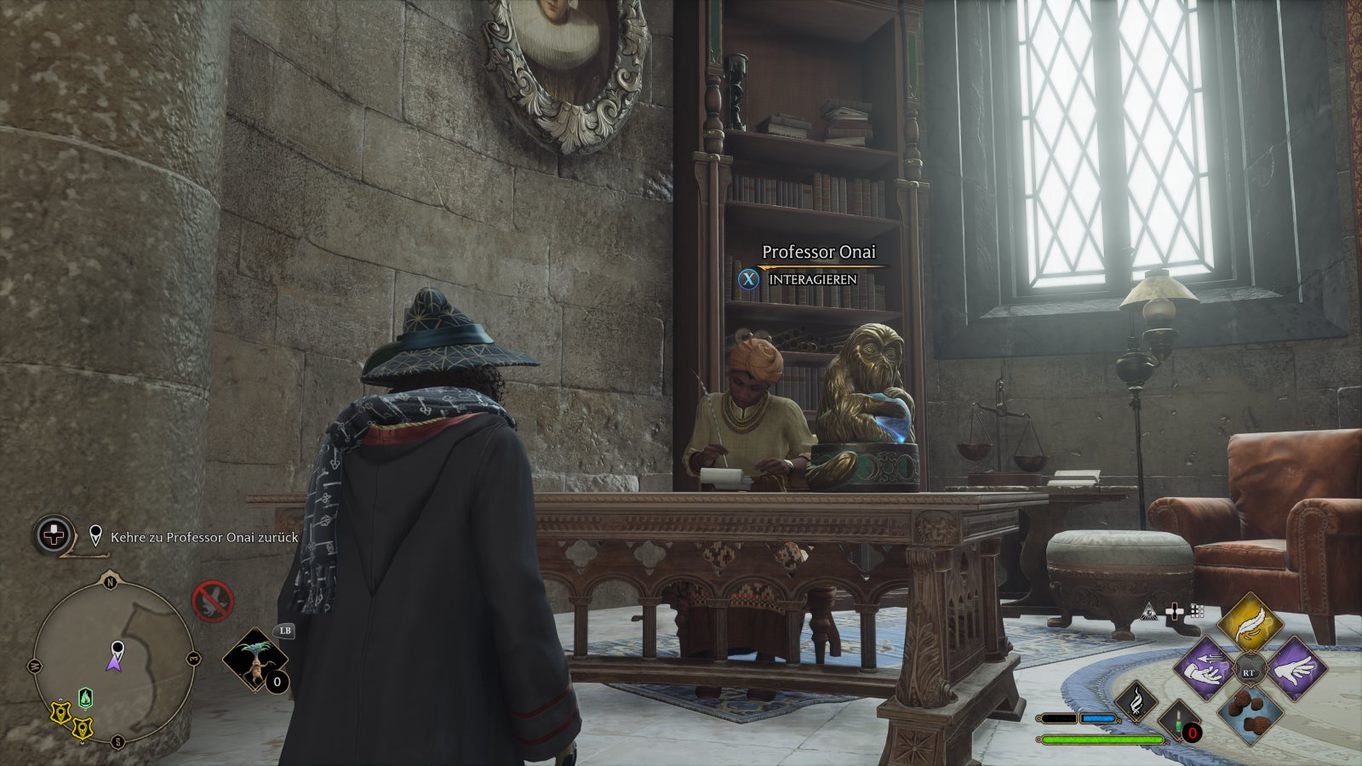Select the Accio summoning spell icon
This screenshot has width=1362, height=766.
pos(1204,669)
